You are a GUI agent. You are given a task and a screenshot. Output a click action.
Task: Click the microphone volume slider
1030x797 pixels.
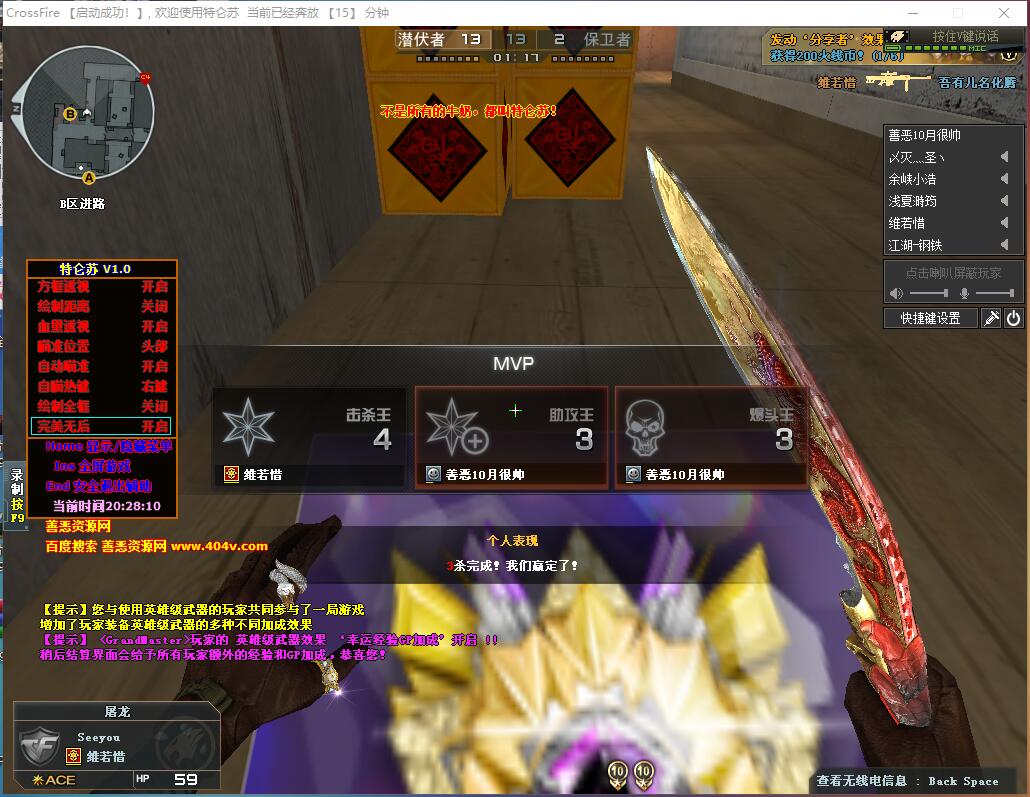pyautogui.click(x=994, y=293)
